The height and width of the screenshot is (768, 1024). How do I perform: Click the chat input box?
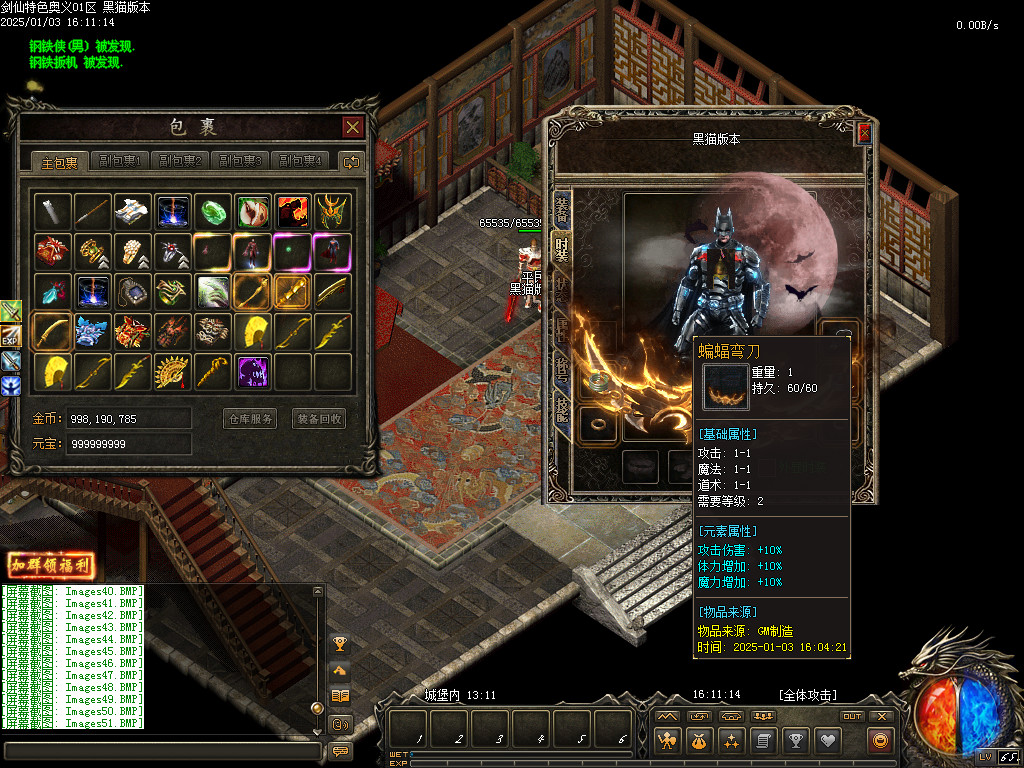(x=162, y=750)
